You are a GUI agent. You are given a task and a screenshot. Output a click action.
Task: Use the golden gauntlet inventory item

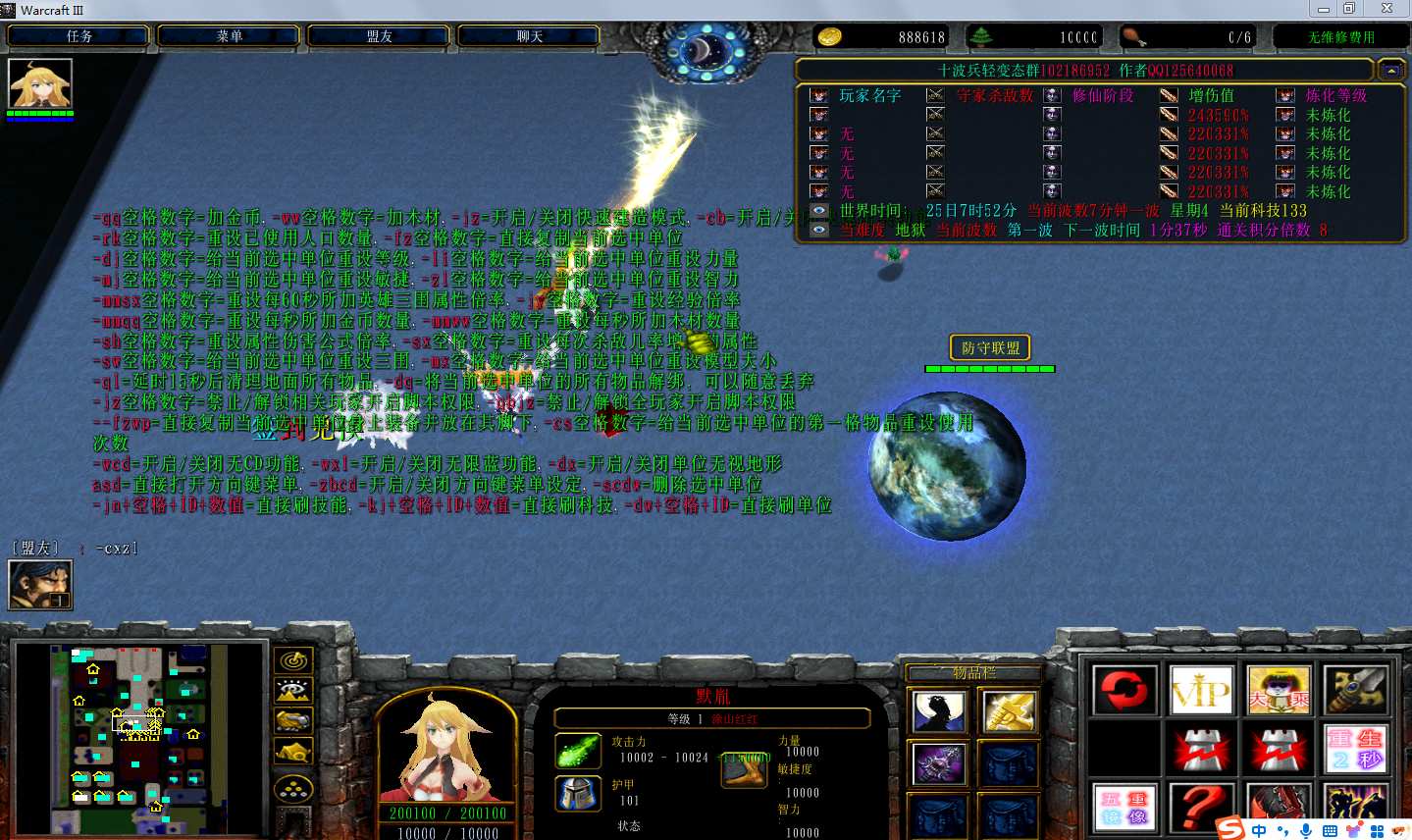(x=1009, y=712)
